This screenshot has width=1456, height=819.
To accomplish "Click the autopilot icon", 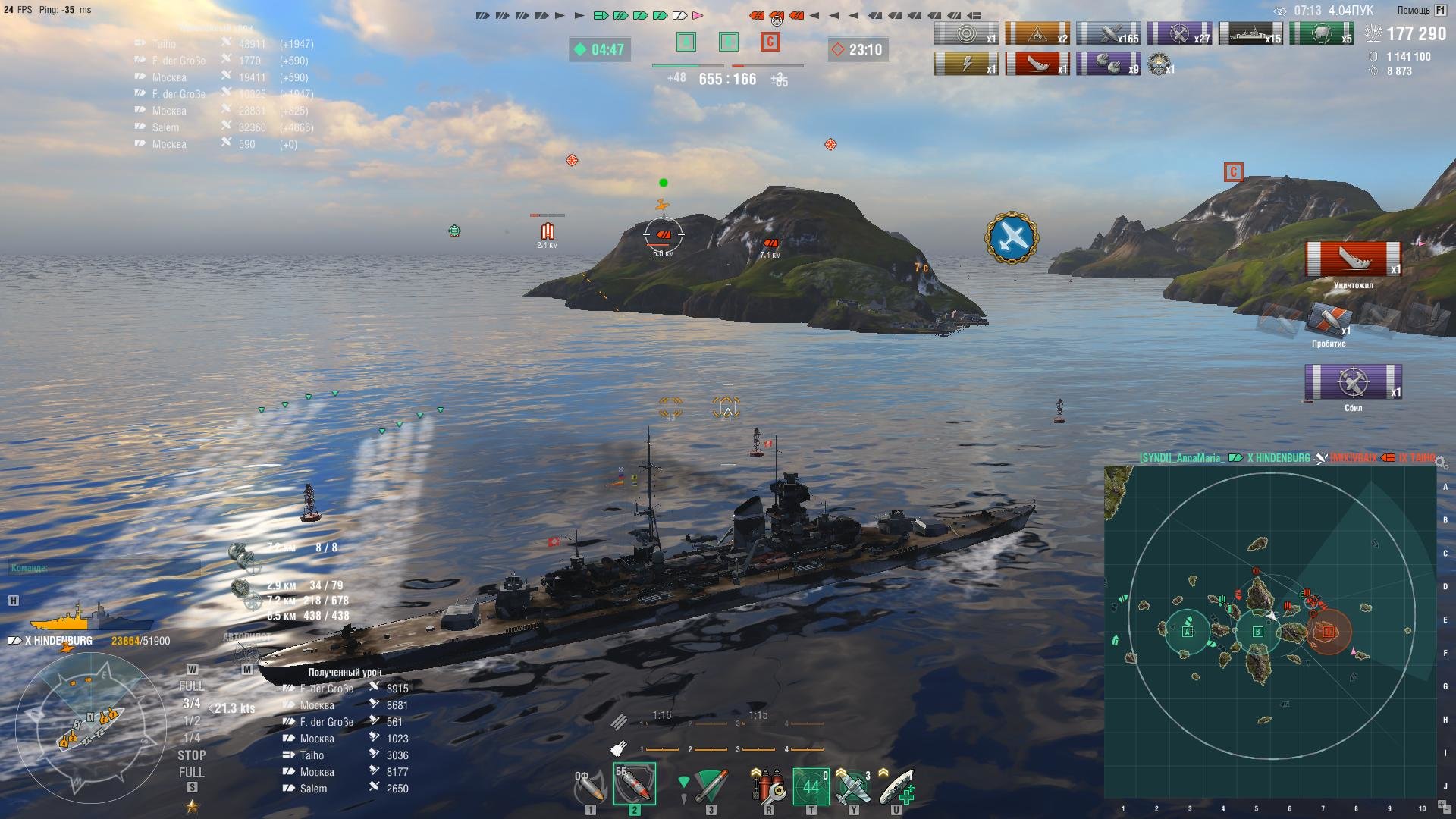I will coord(246,651).
